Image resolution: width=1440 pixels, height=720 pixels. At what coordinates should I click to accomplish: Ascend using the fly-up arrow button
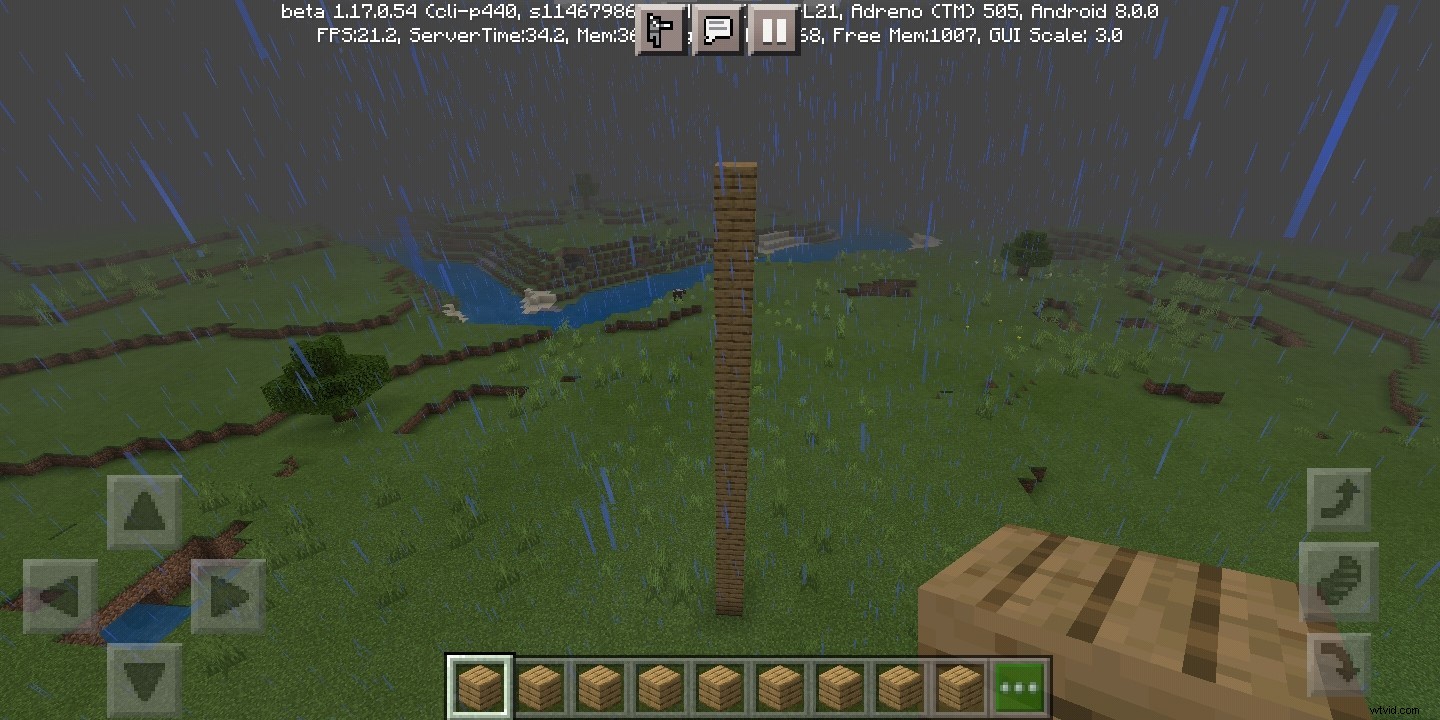(x=1339, y=498)
